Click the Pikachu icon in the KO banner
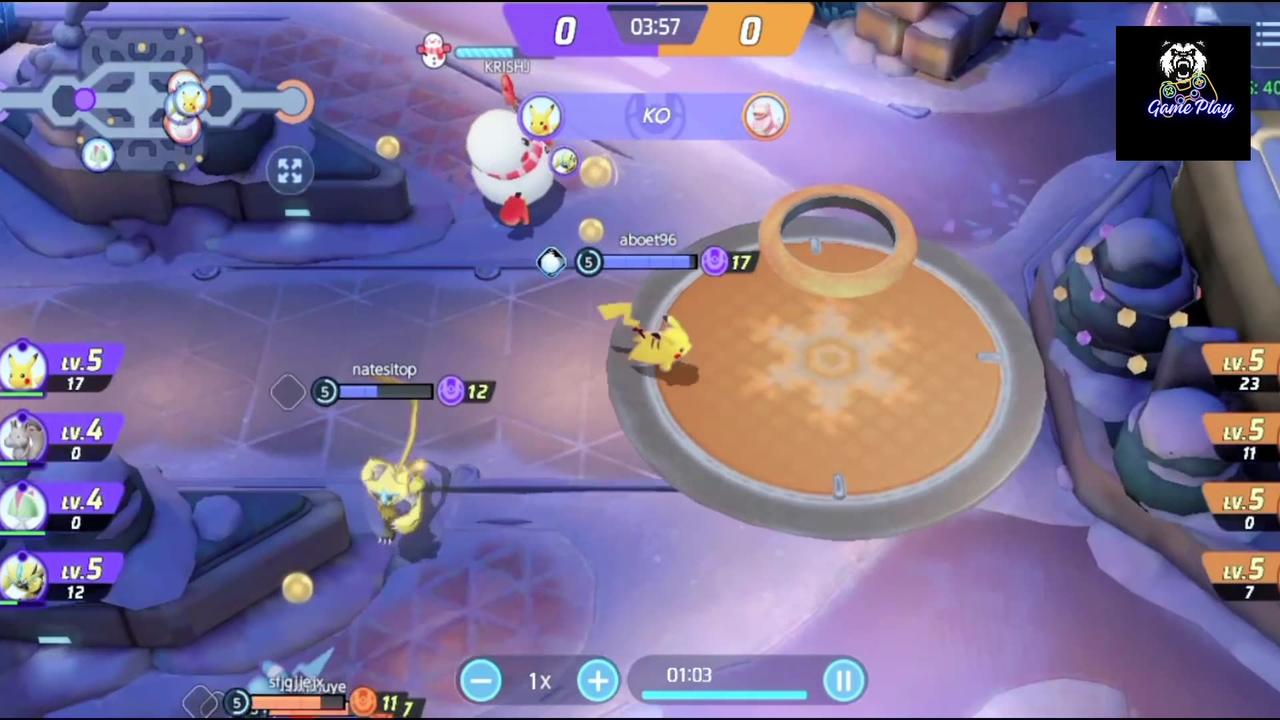 click(541, 115)
